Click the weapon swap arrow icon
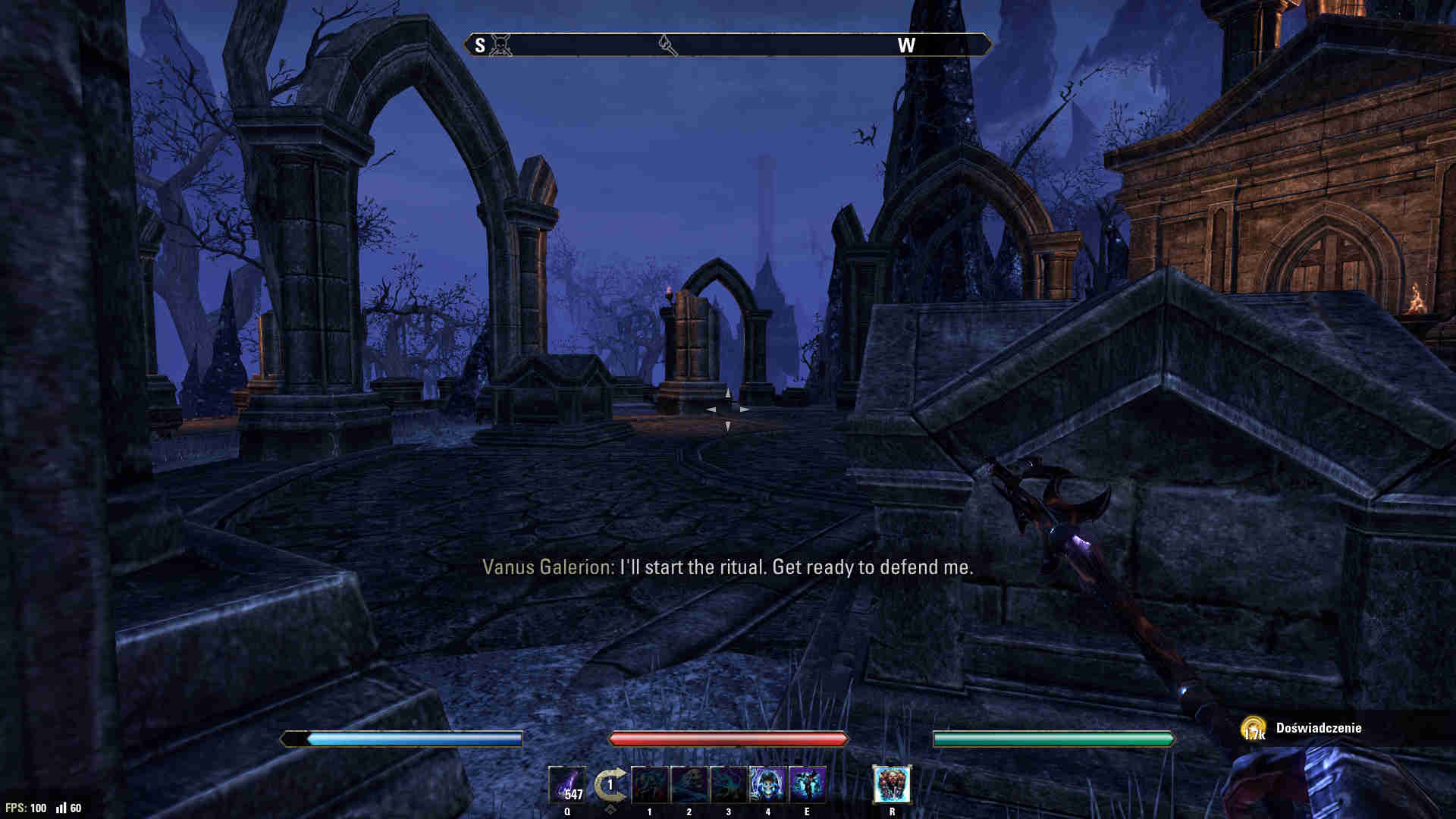Image resolution: width=1456 pixels, height=819 pixels. coord(610,786)
